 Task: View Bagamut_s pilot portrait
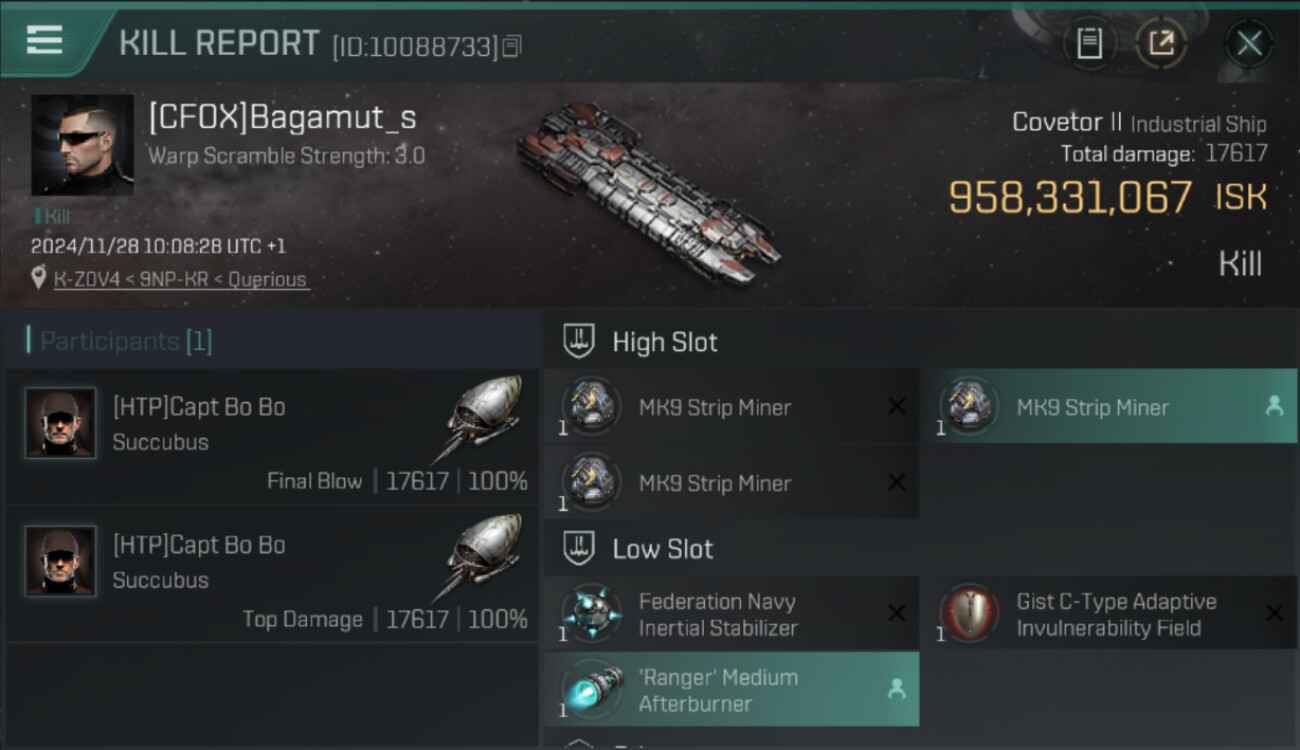click(x=82, y=145)
